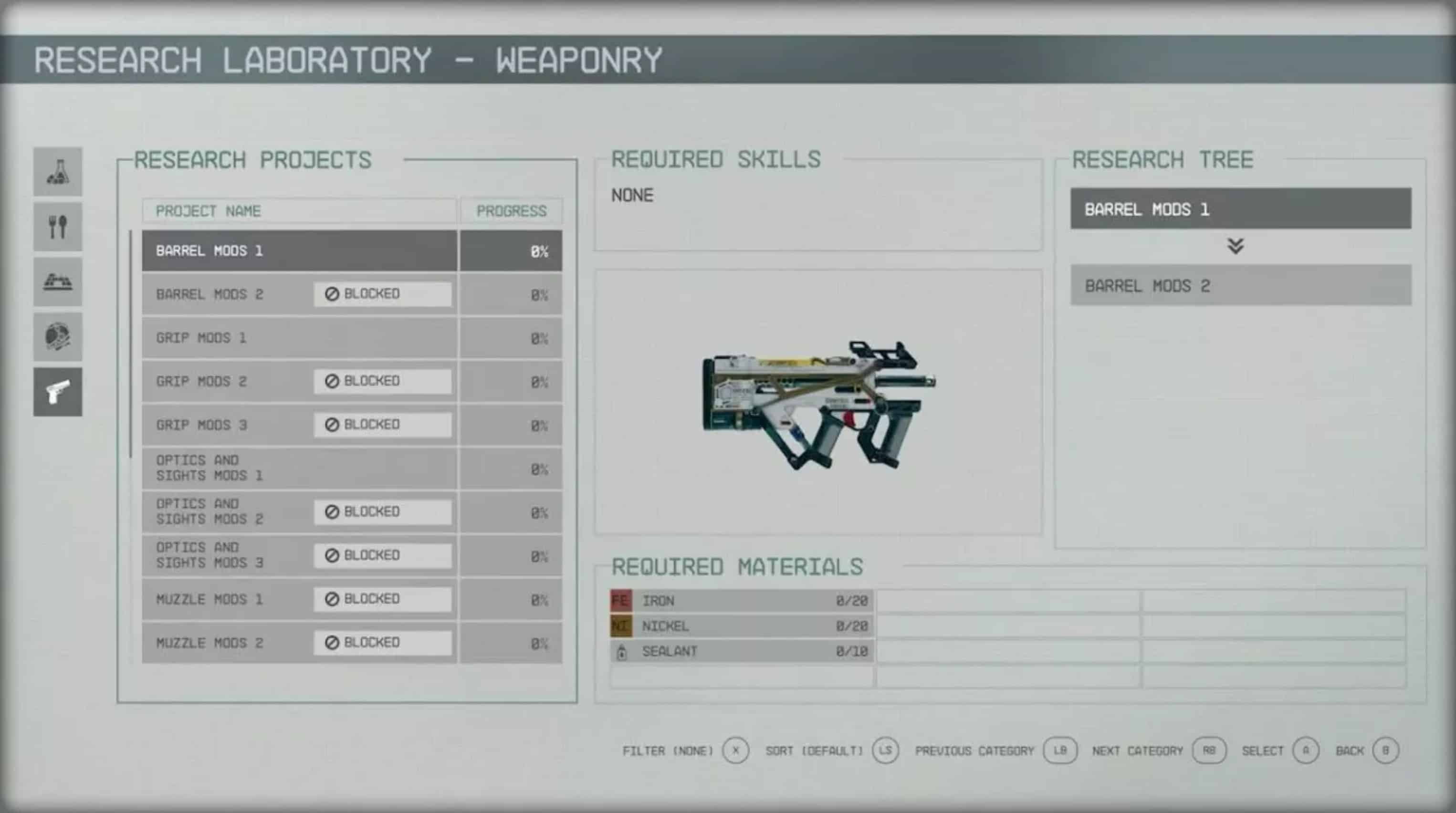Select Grip Mods 1 in the project list
1456x813 pixels.
(x=300, y=338)
